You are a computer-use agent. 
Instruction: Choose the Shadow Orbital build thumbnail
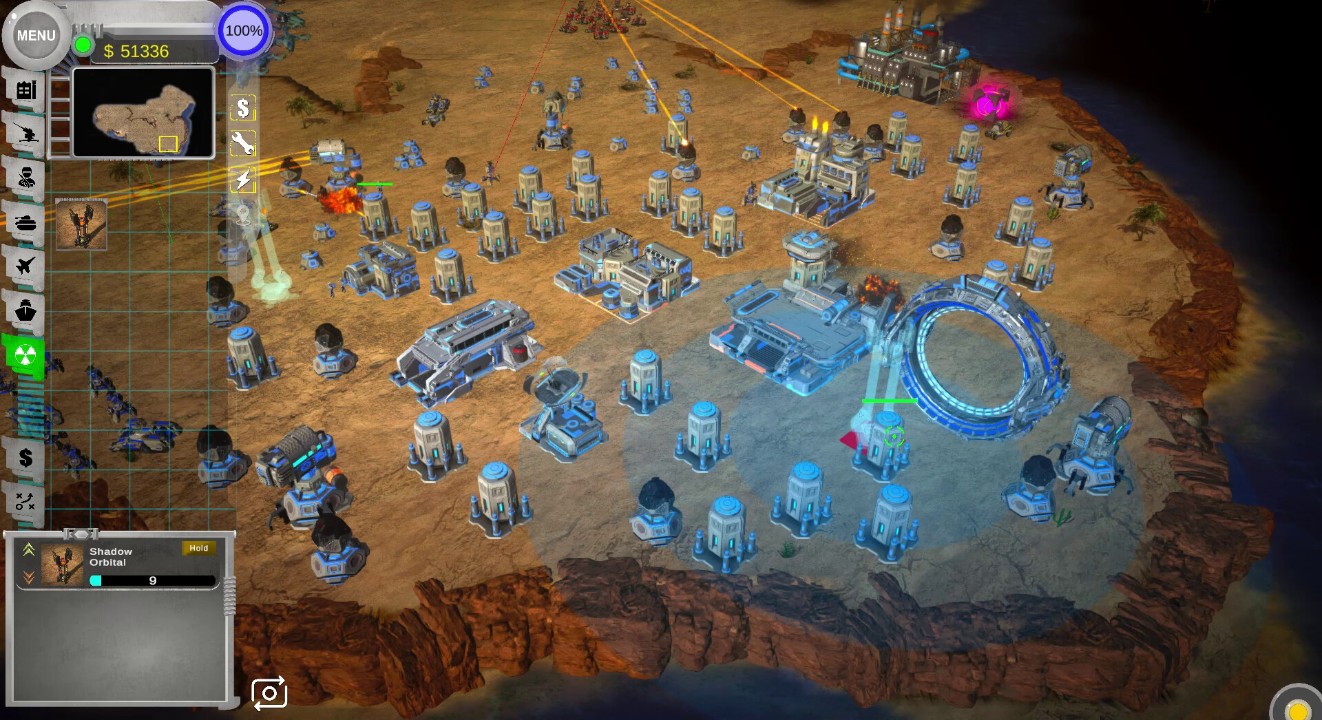[82, 225]
